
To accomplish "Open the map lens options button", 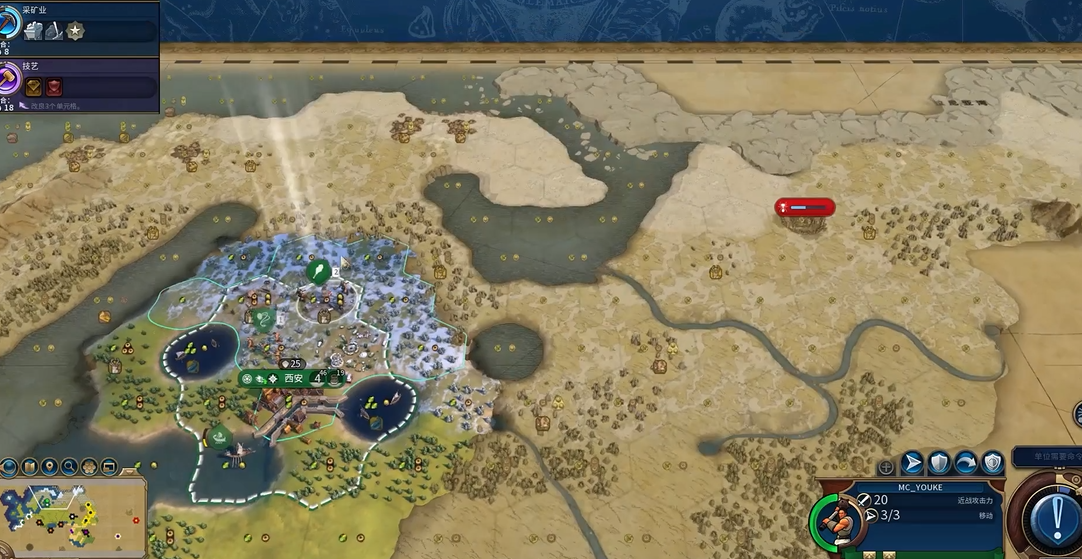I will coord(29,467).
